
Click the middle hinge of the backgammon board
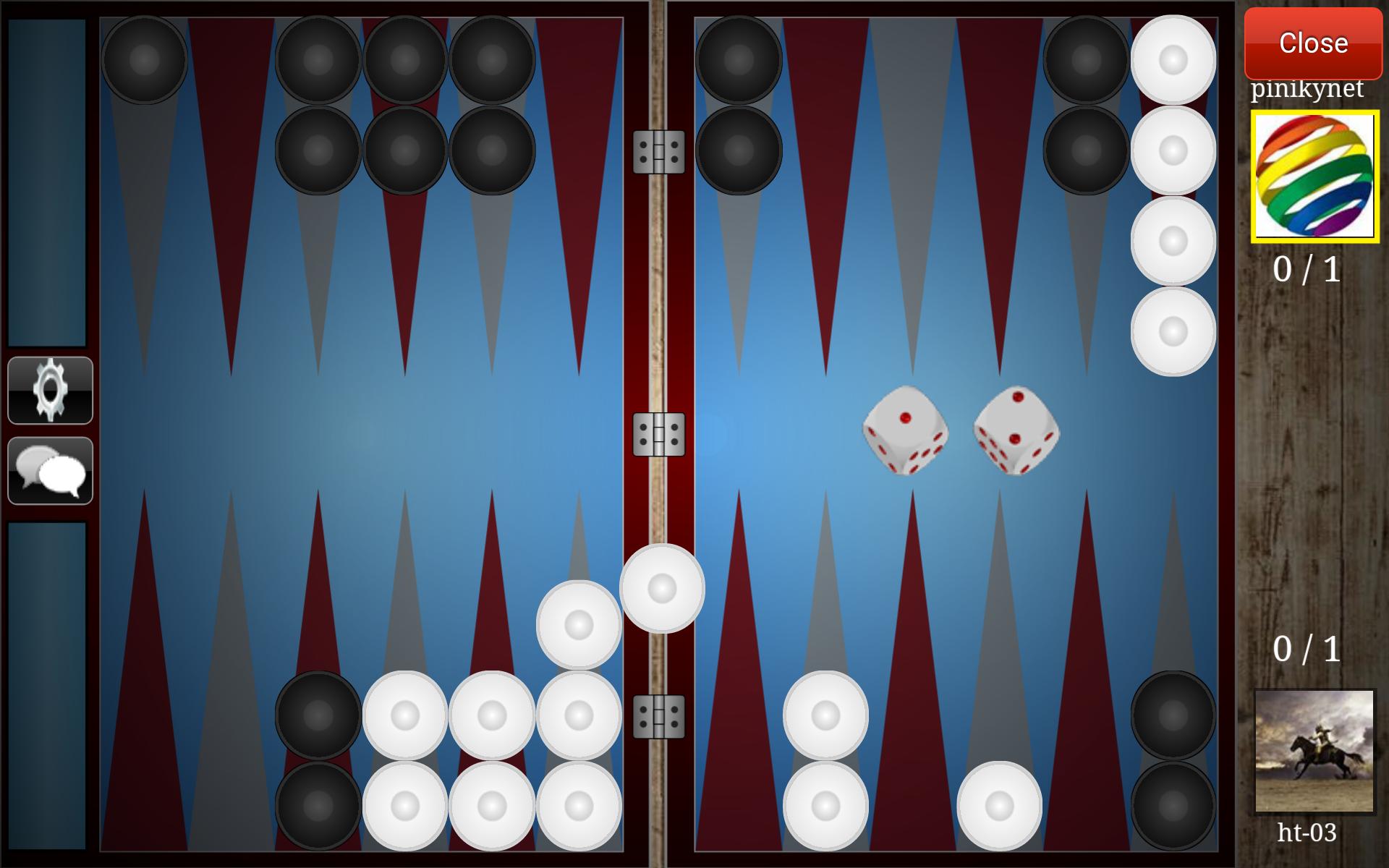click(x=657, y=434)
